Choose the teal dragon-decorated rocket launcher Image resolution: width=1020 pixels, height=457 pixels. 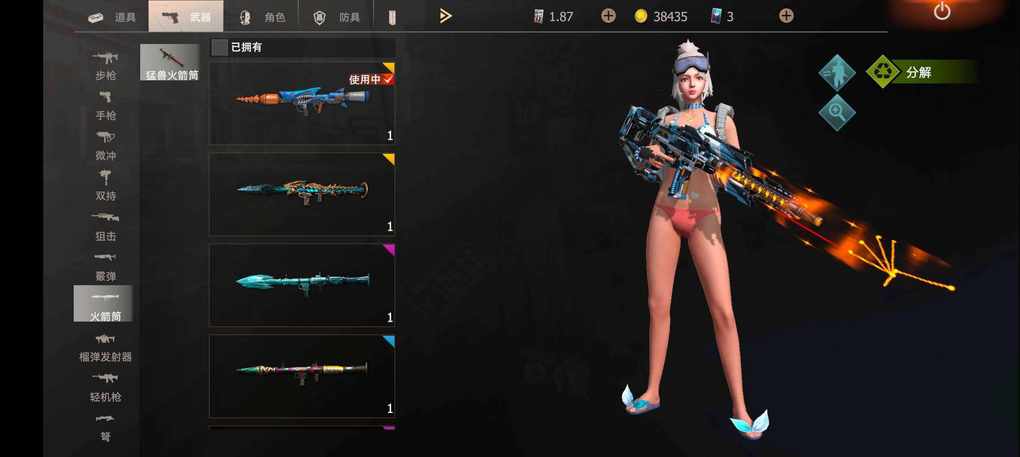point(301,193)
